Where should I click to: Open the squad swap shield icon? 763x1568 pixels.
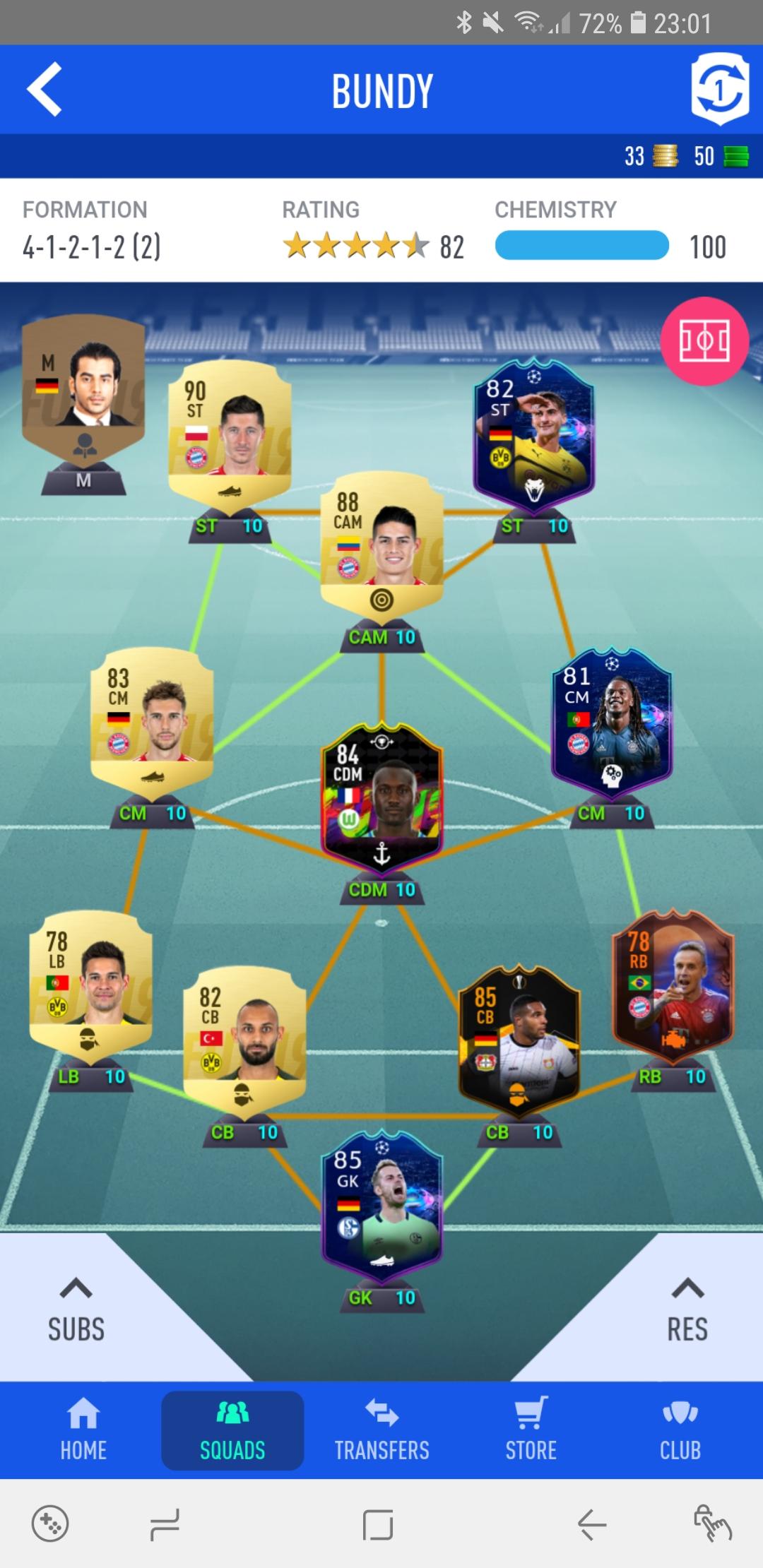[x=719, y=90]
